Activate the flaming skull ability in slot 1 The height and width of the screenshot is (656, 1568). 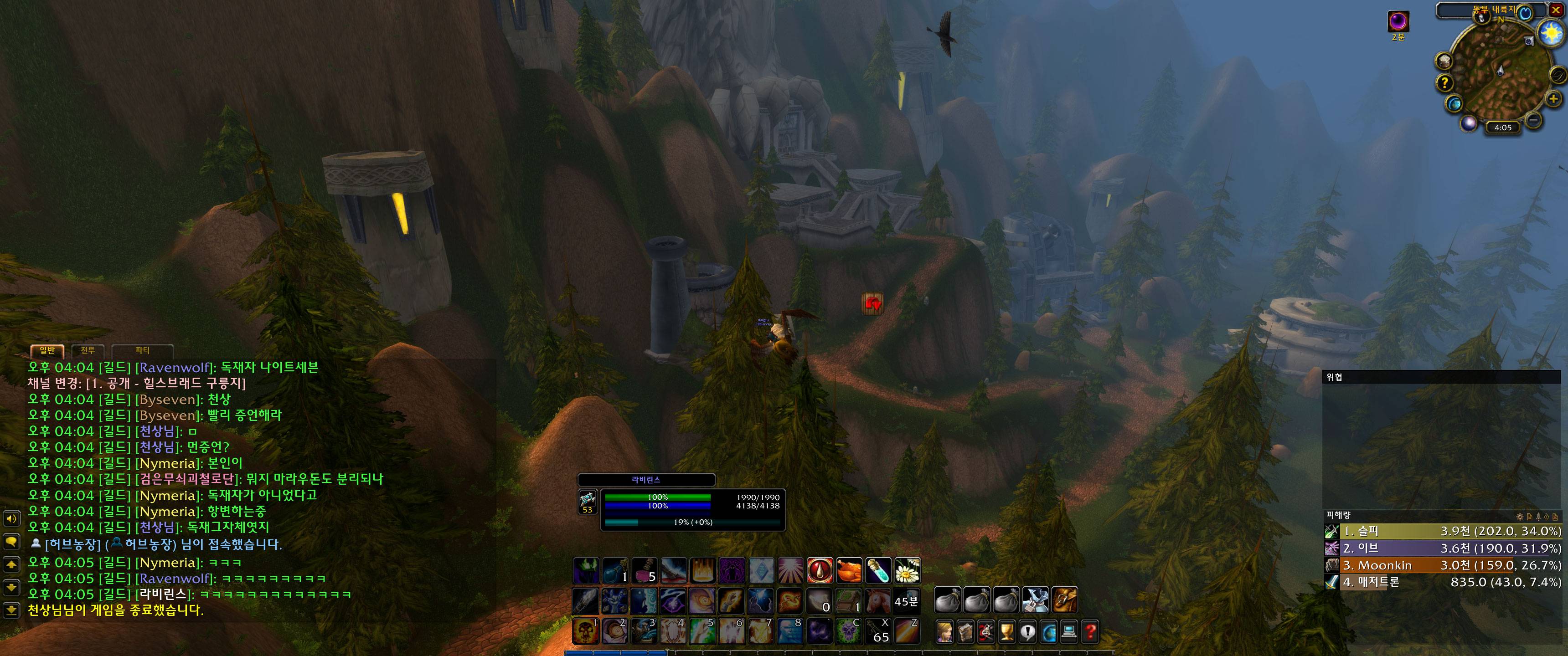coord(586,631)
